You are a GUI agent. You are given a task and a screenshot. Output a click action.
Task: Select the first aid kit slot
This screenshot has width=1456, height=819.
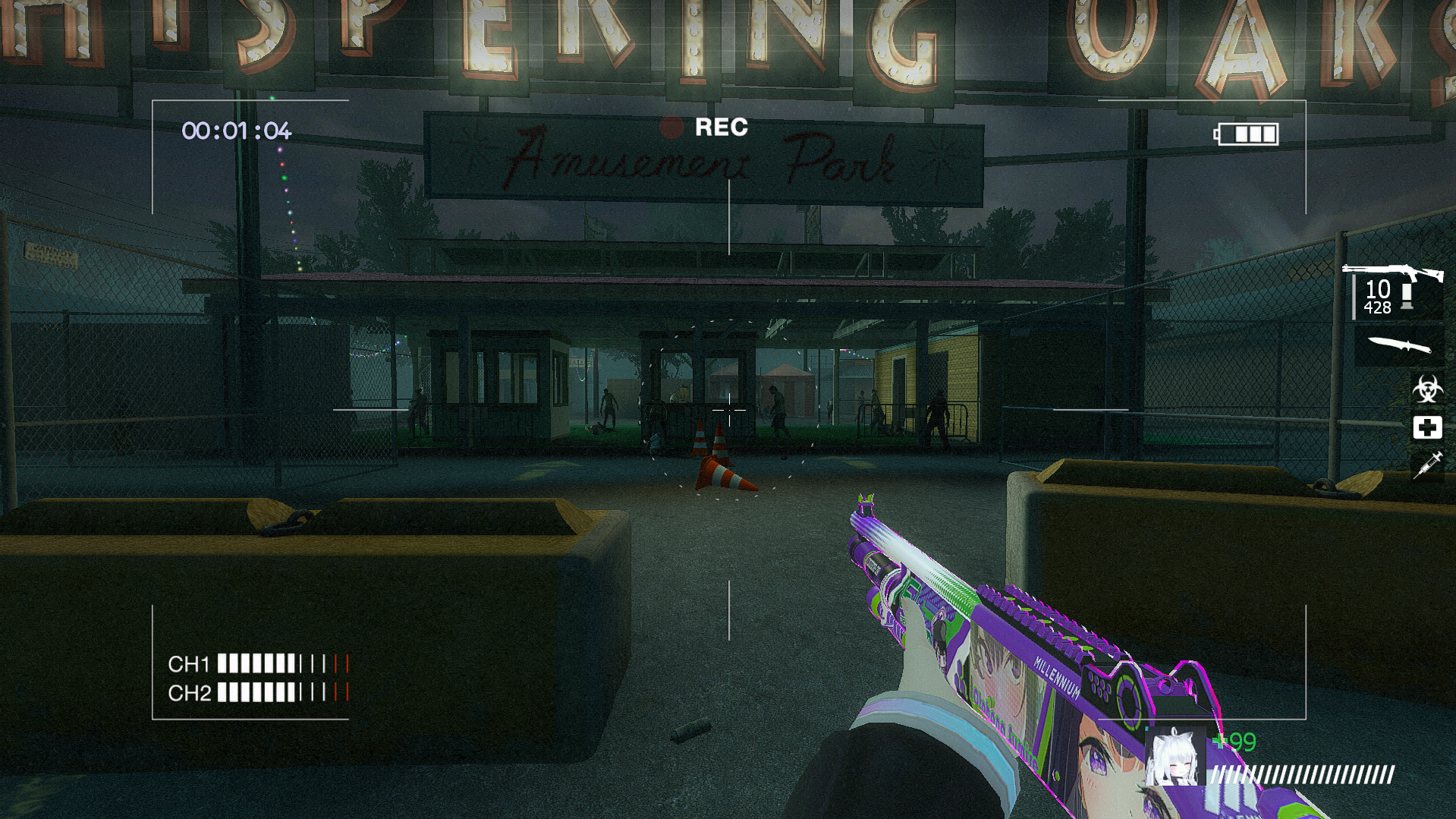point(1427,427)
